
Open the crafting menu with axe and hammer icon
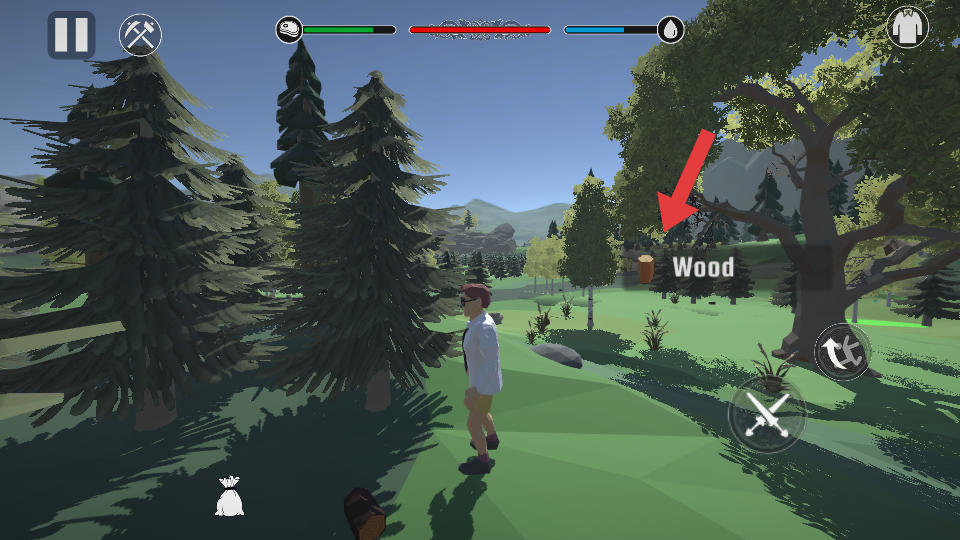140,35
